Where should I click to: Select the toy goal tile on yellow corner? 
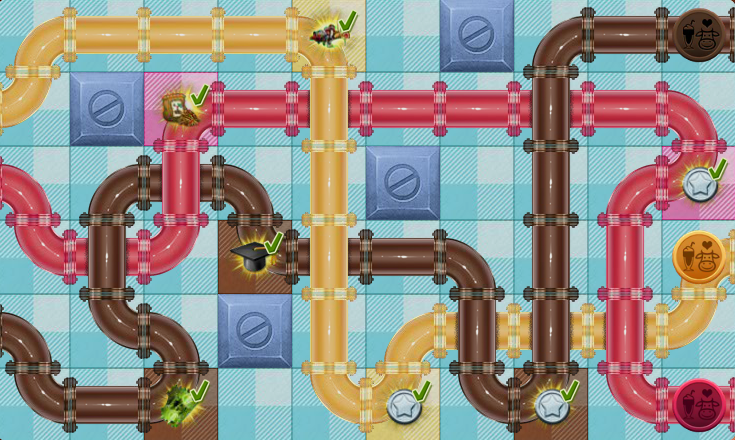[x=326, y=35]
